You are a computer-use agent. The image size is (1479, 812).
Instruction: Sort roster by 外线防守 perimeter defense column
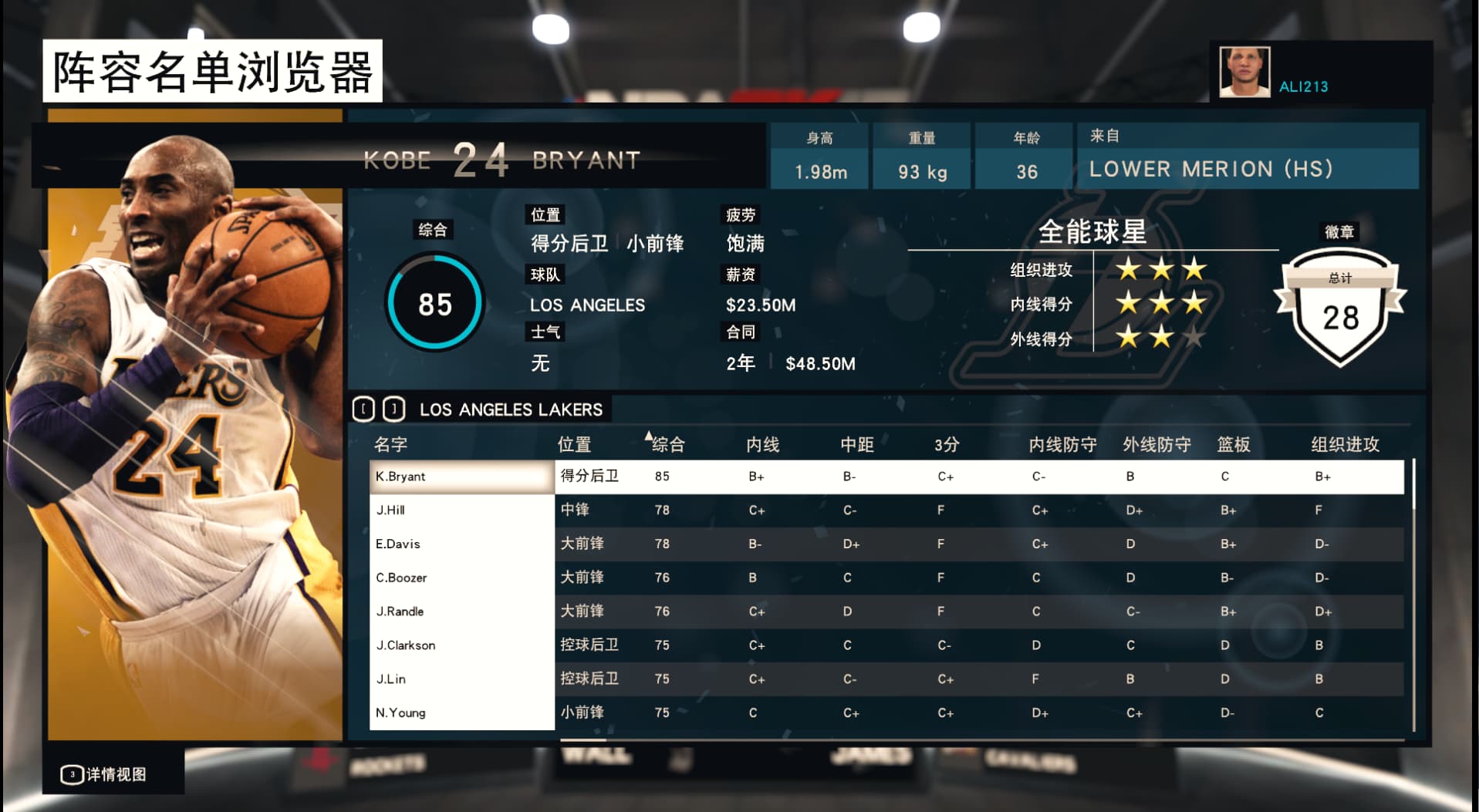pos(1157,445)
